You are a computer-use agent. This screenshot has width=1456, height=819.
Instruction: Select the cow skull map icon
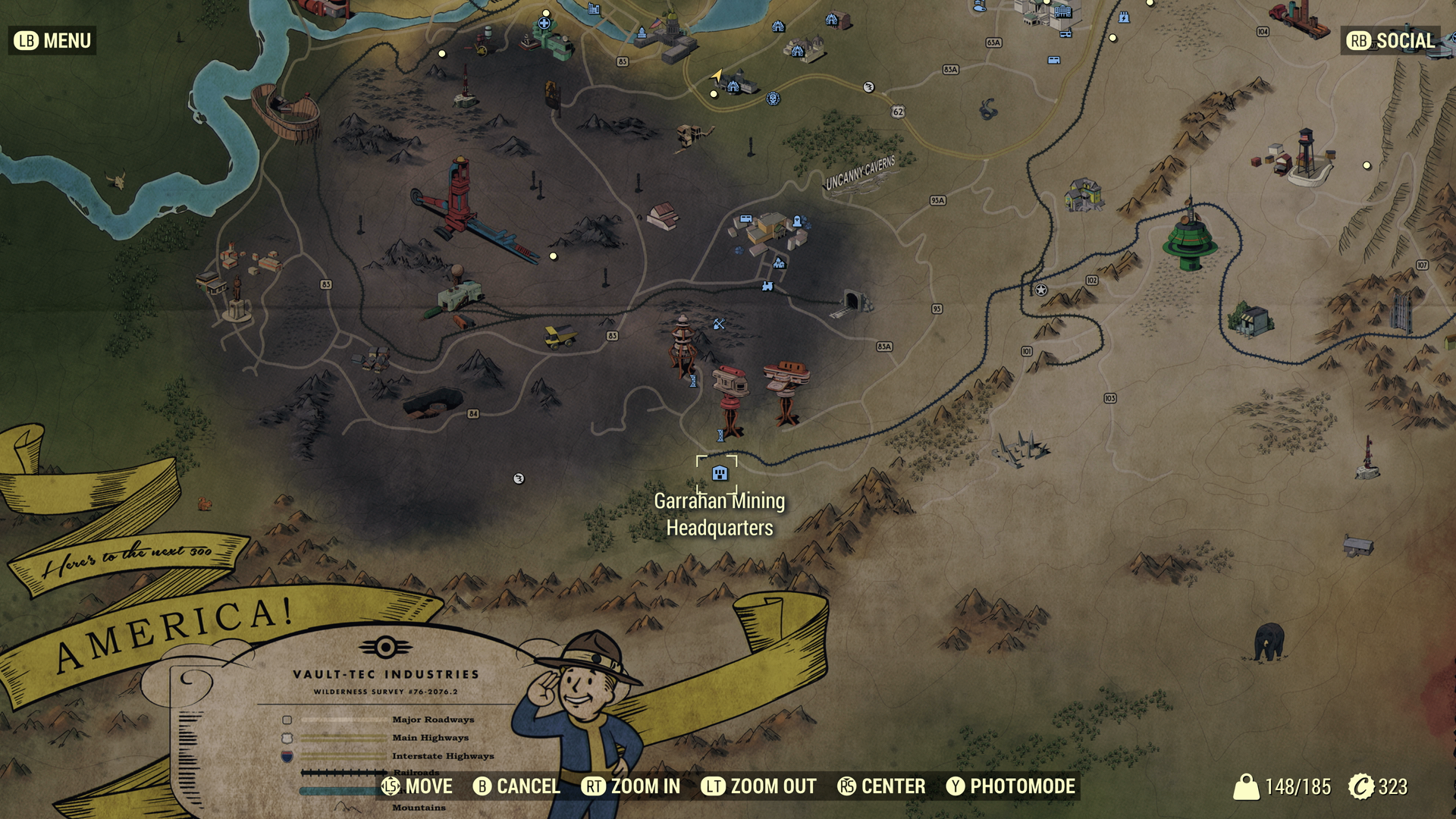[x=116, y=180]
